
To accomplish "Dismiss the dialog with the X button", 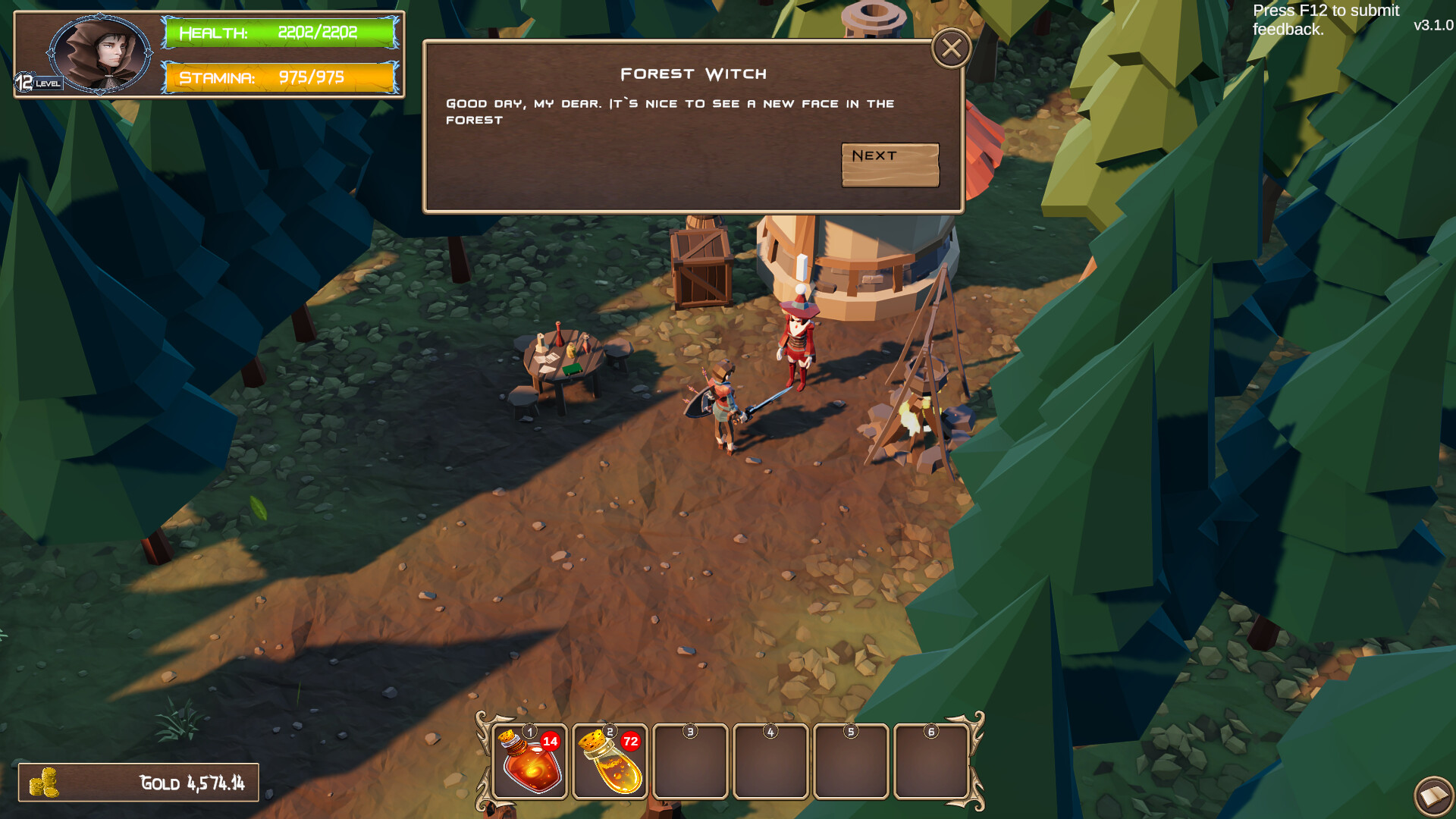I will pyautogui.click(x=952, y=47).
